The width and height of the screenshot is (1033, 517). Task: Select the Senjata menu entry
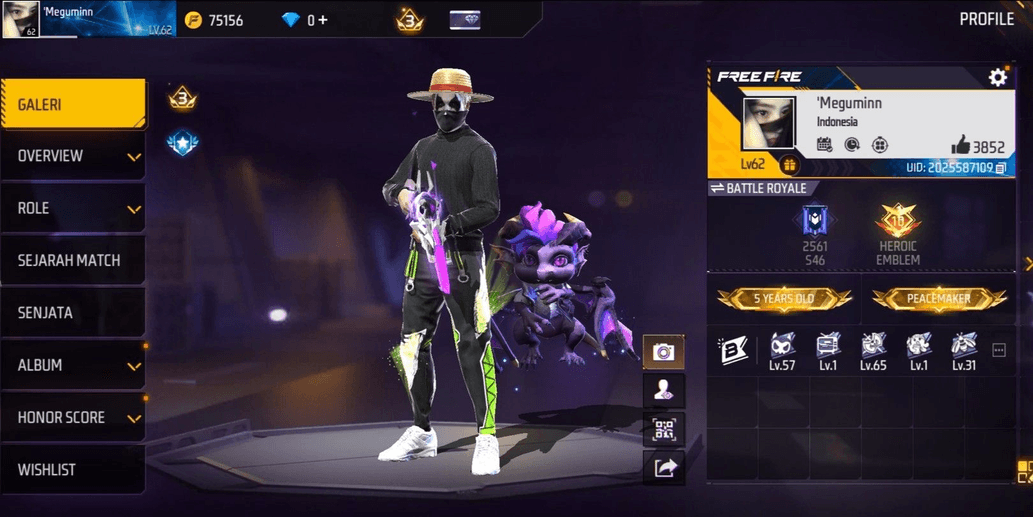72,313
